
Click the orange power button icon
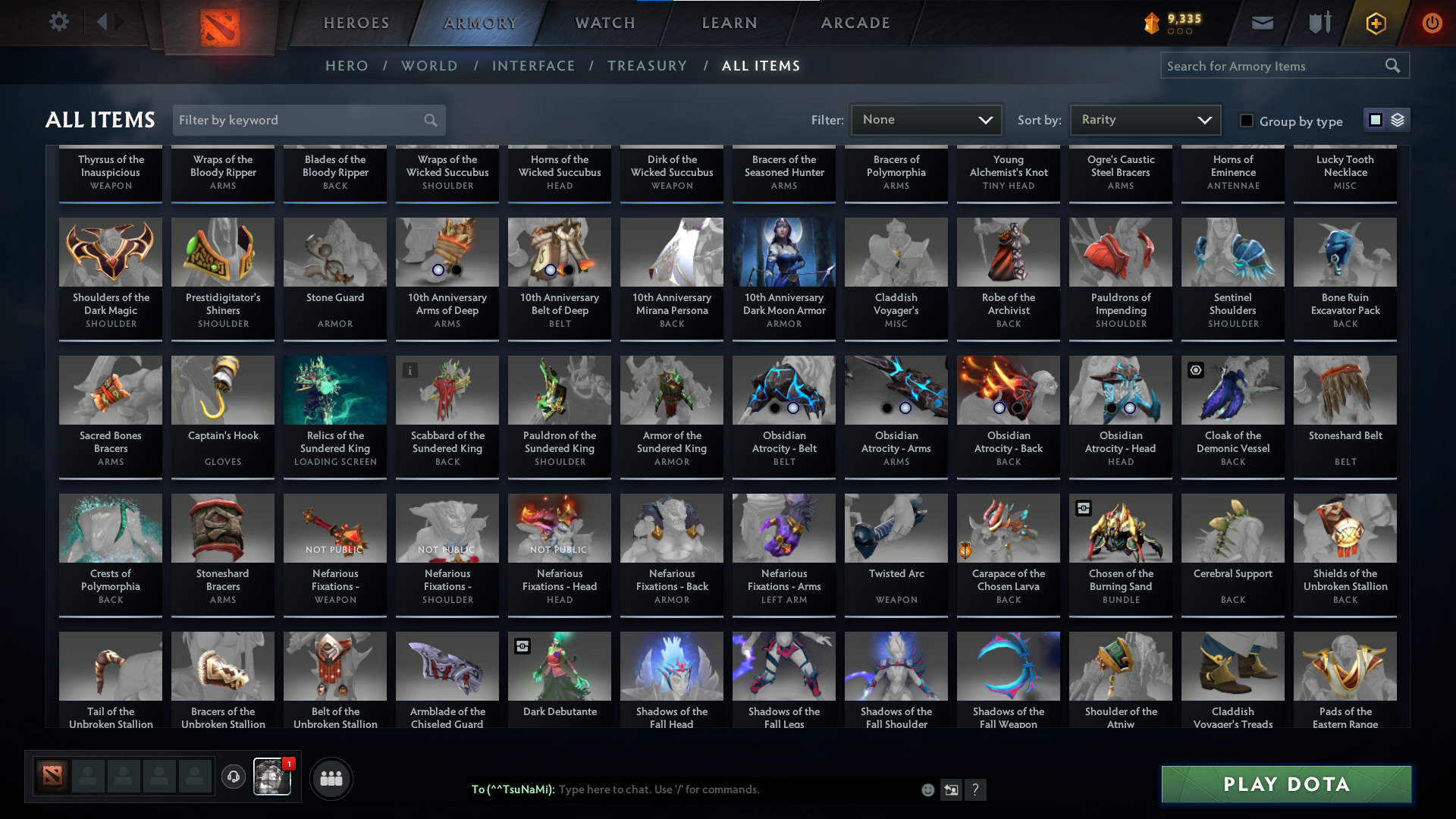pyautogui.click(x=1432, y=23)
